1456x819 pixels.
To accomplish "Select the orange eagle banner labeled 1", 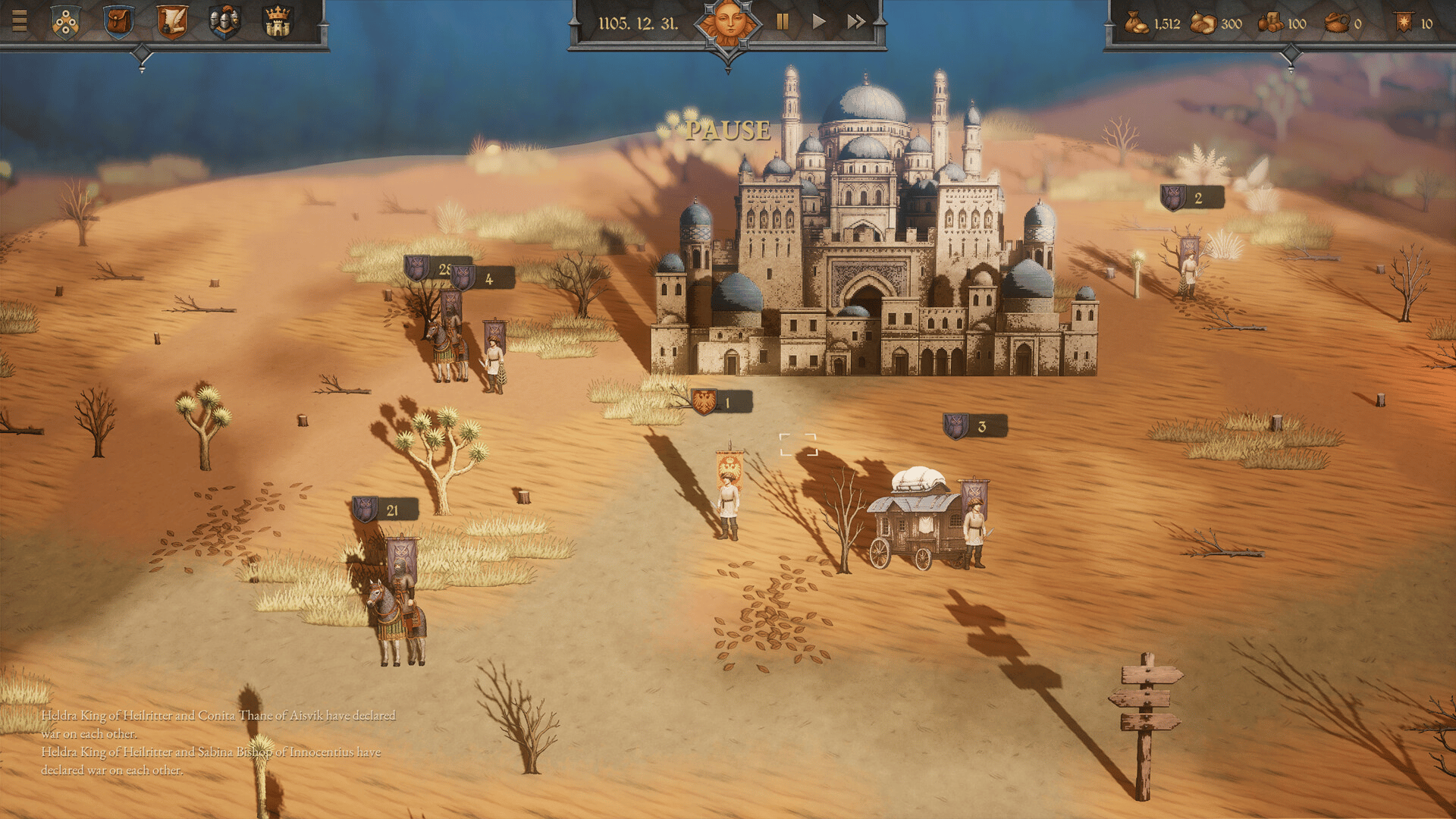I will pyautogui.click(x=720, y=403).
